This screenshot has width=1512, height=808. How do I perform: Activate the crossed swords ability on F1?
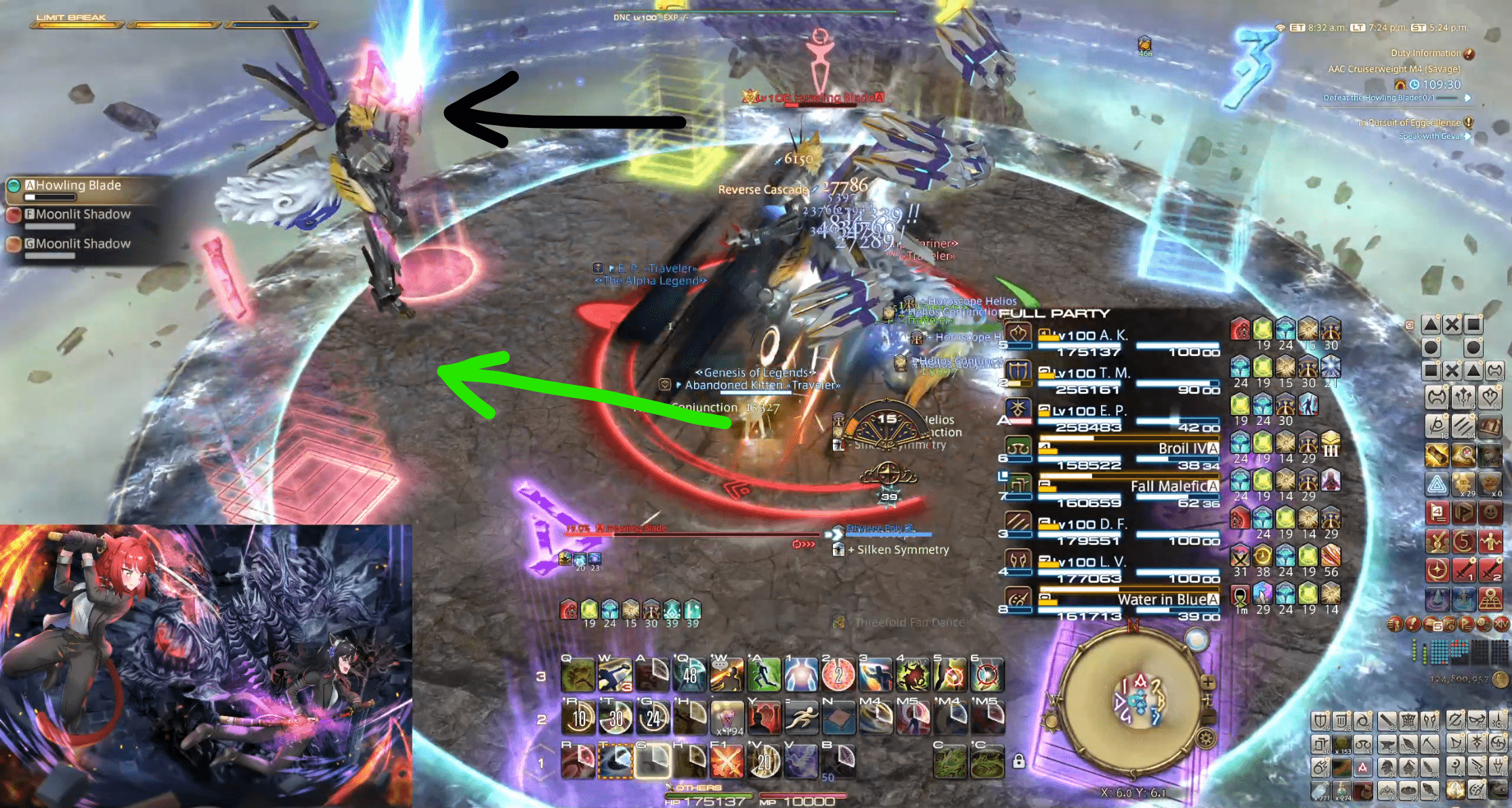727,762
